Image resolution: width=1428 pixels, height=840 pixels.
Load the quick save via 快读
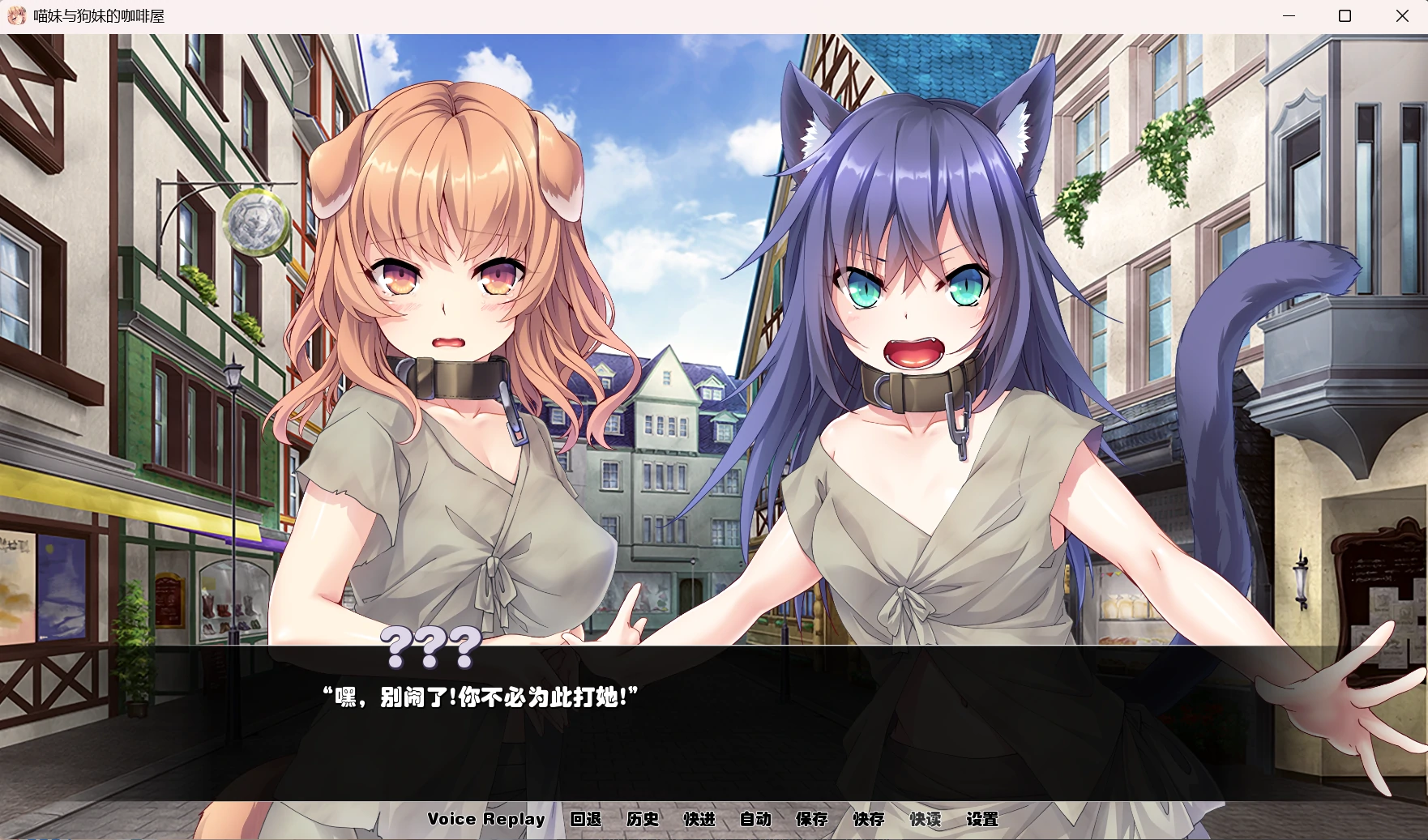tap(926, 819)
